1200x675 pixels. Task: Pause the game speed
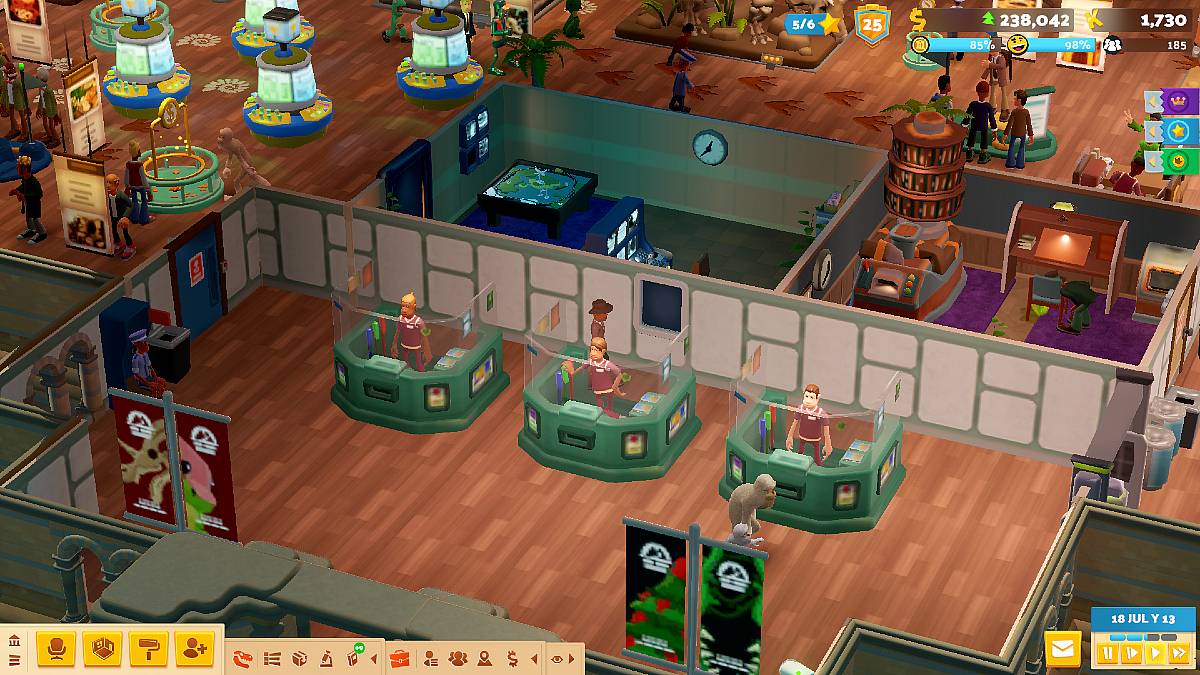coord(1108,653)
